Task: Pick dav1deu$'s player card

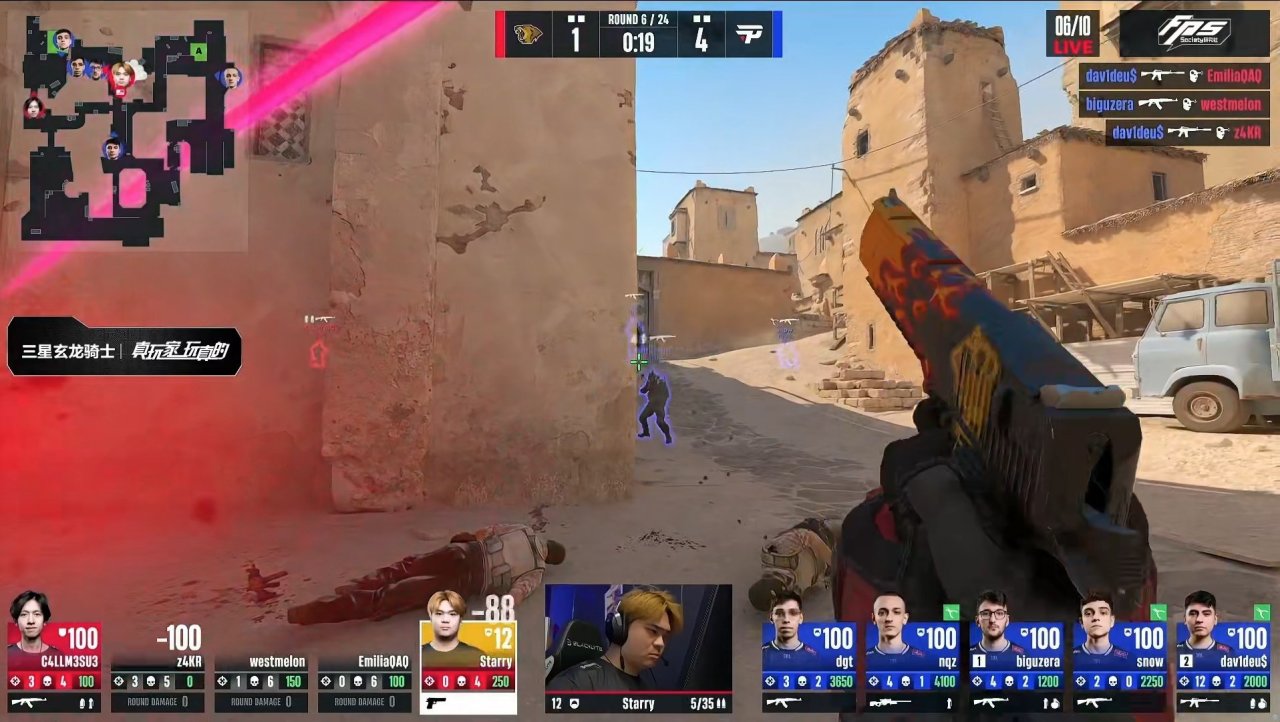Action: coord(1223,654)
